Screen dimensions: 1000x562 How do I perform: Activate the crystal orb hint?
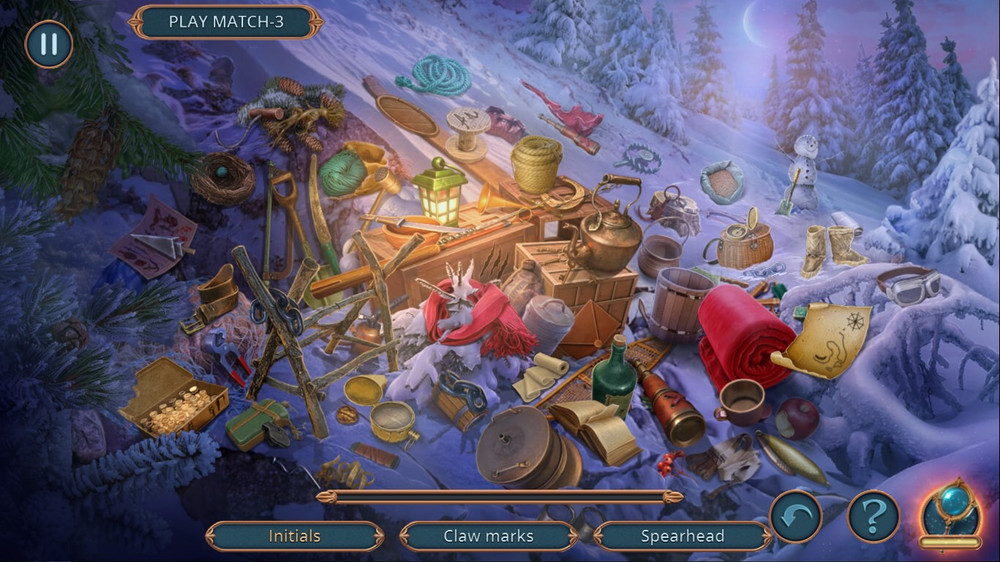949,512
